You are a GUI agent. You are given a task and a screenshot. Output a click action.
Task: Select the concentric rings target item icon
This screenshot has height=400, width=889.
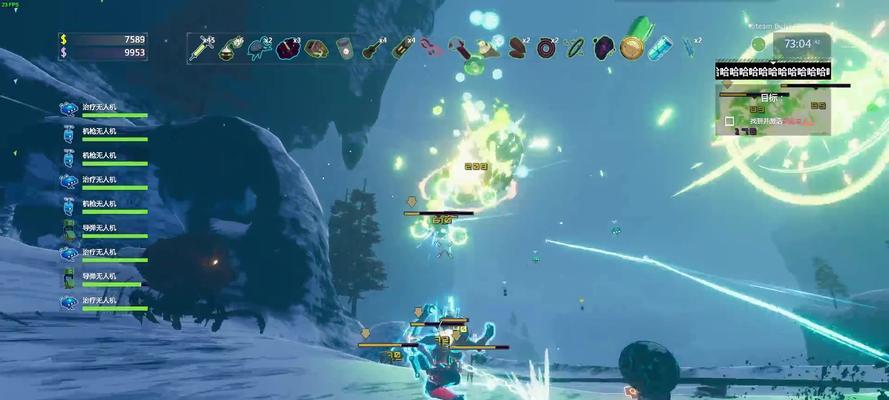546,46
